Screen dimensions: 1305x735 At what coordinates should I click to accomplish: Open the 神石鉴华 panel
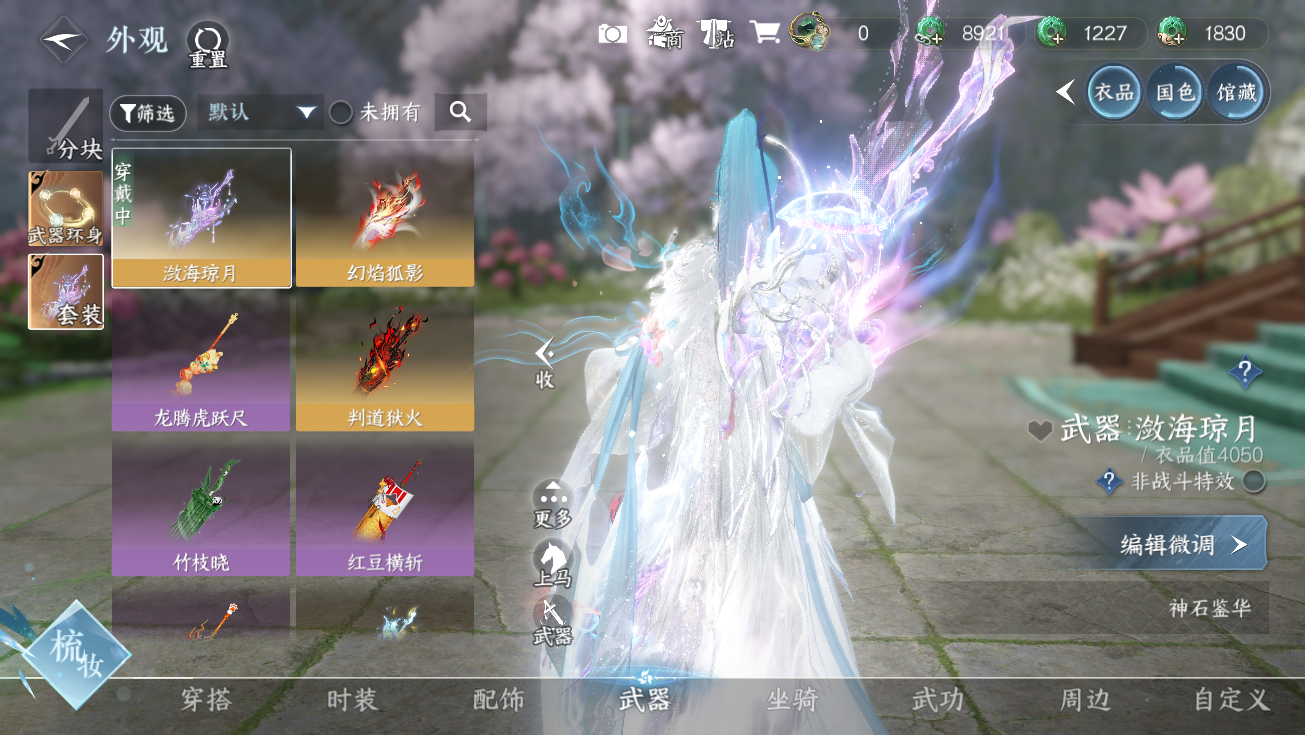(1209, 608)
